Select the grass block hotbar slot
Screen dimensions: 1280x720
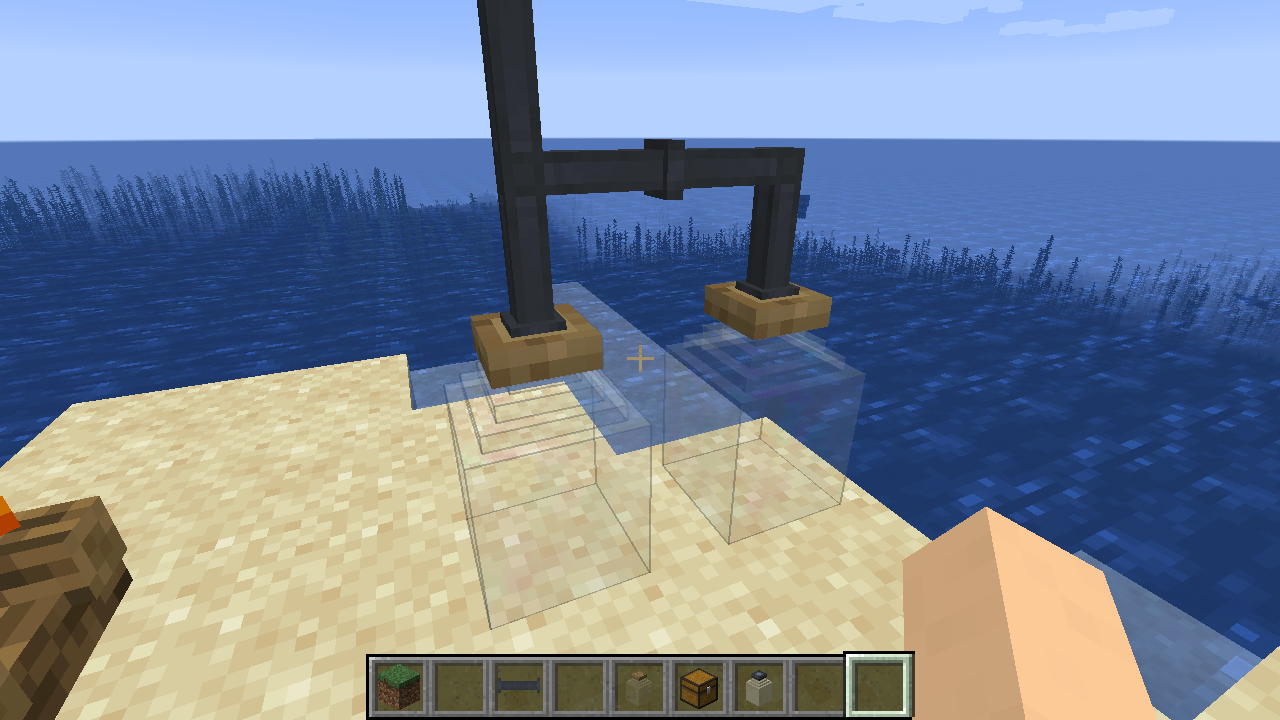coord(400,686)
